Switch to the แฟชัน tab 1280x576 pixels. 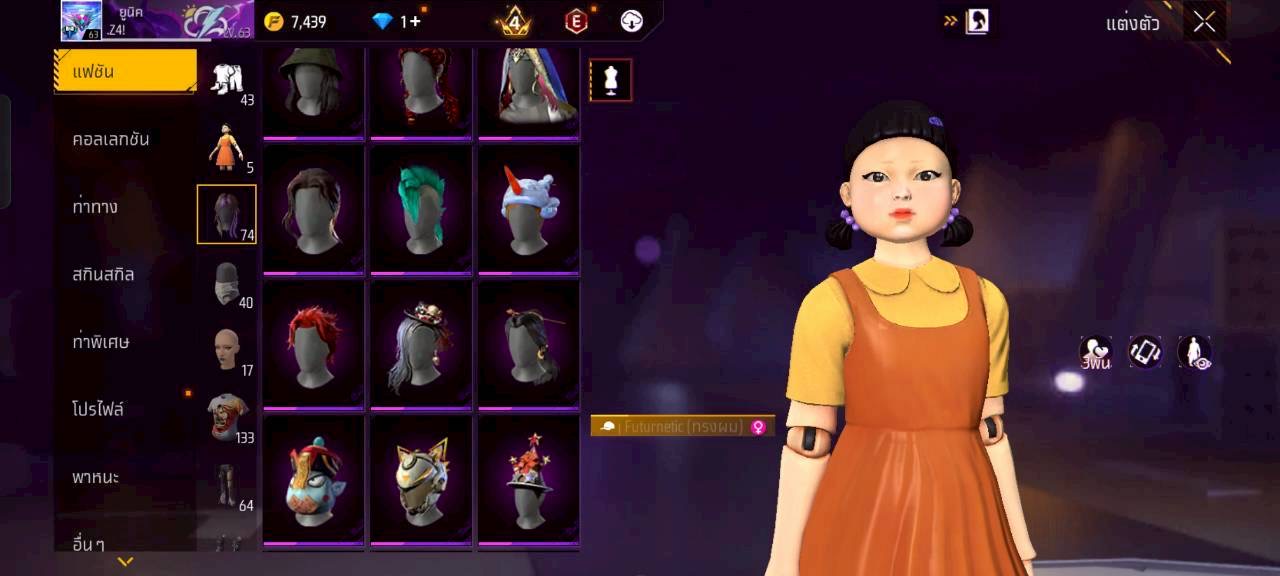[125, 71]
